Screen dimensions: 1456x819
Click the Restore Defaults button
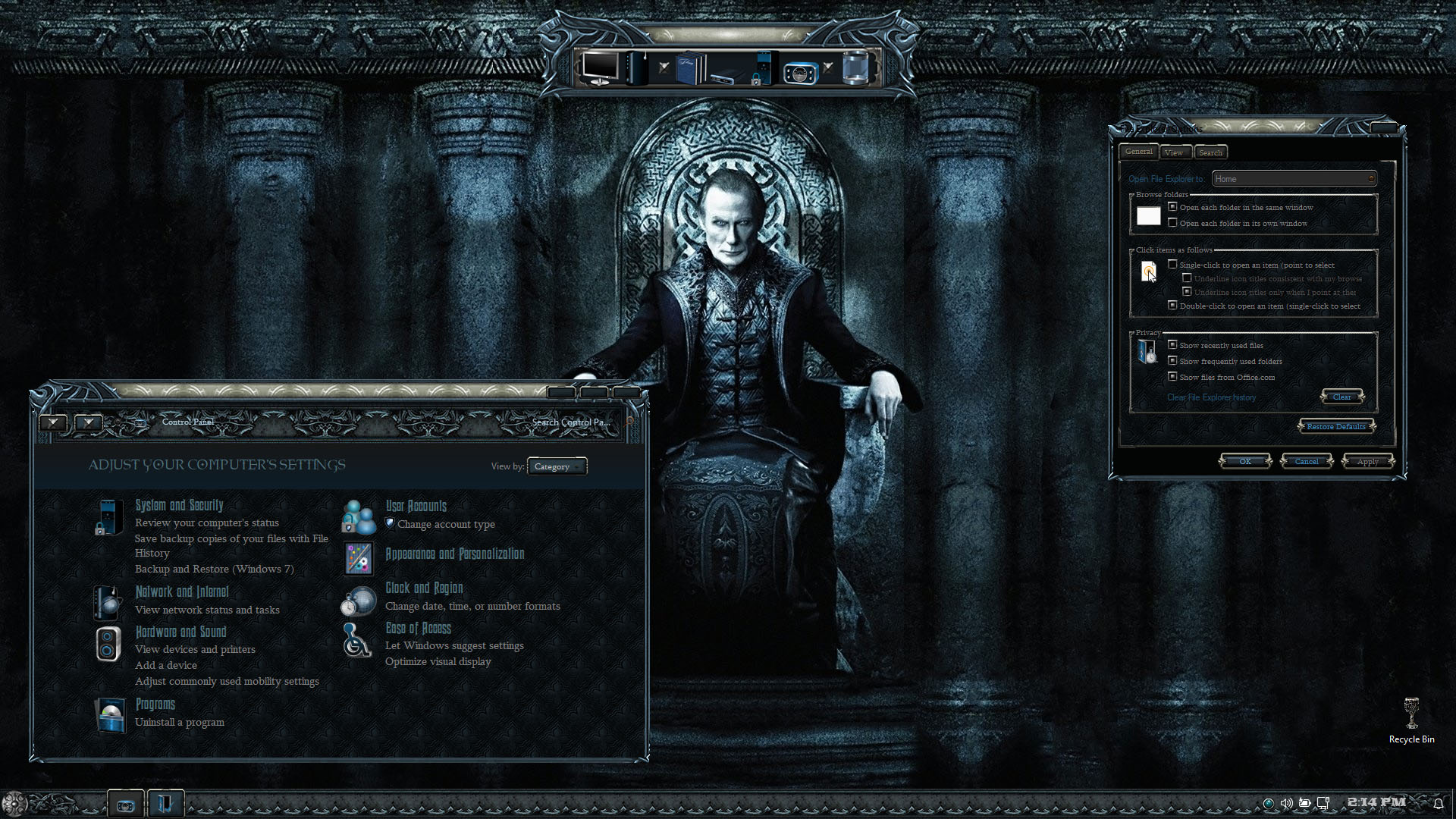point(1336,427)
